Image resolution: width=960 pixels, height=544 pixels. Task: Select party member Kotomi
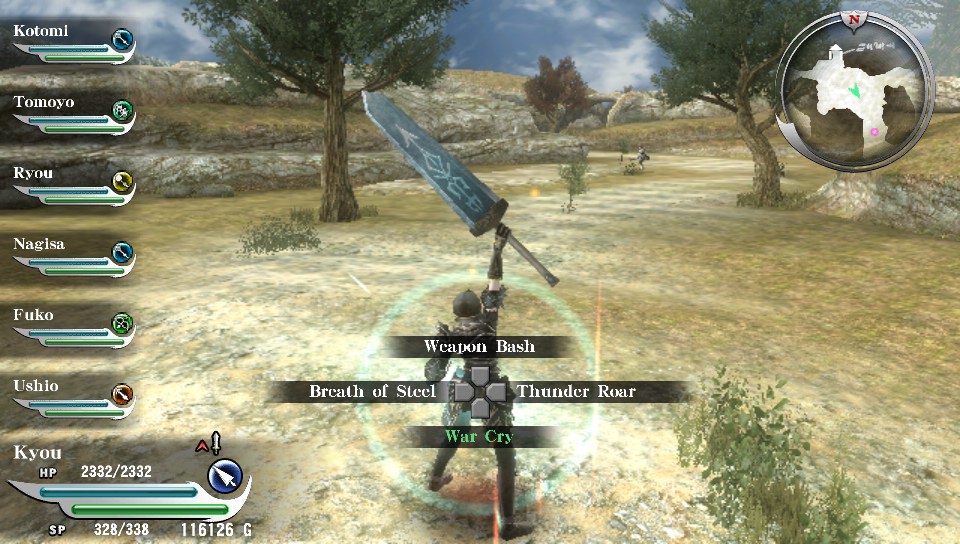(41, 31)
